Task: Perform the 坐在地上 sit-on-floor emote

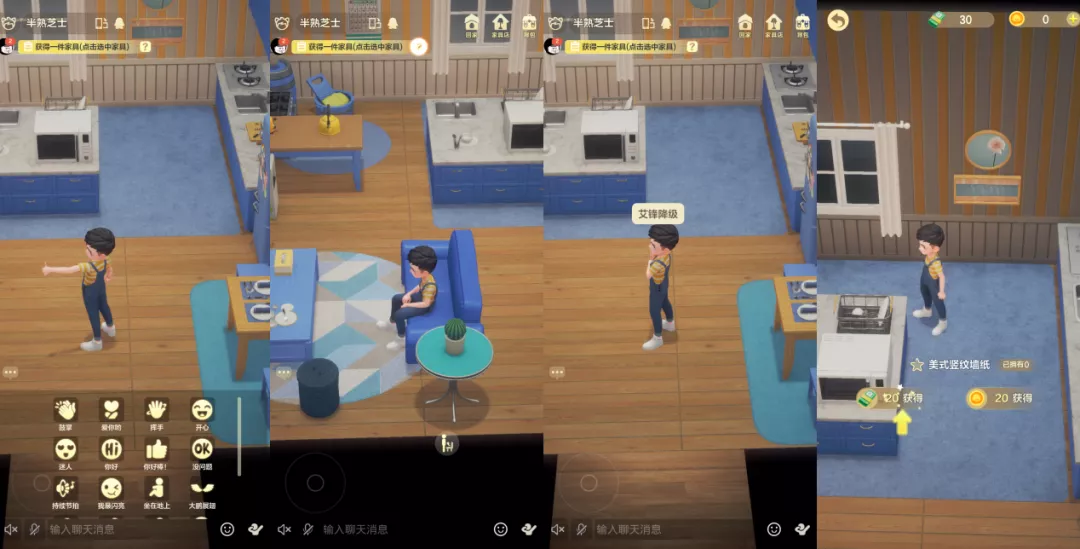Action: click(156, 488)
